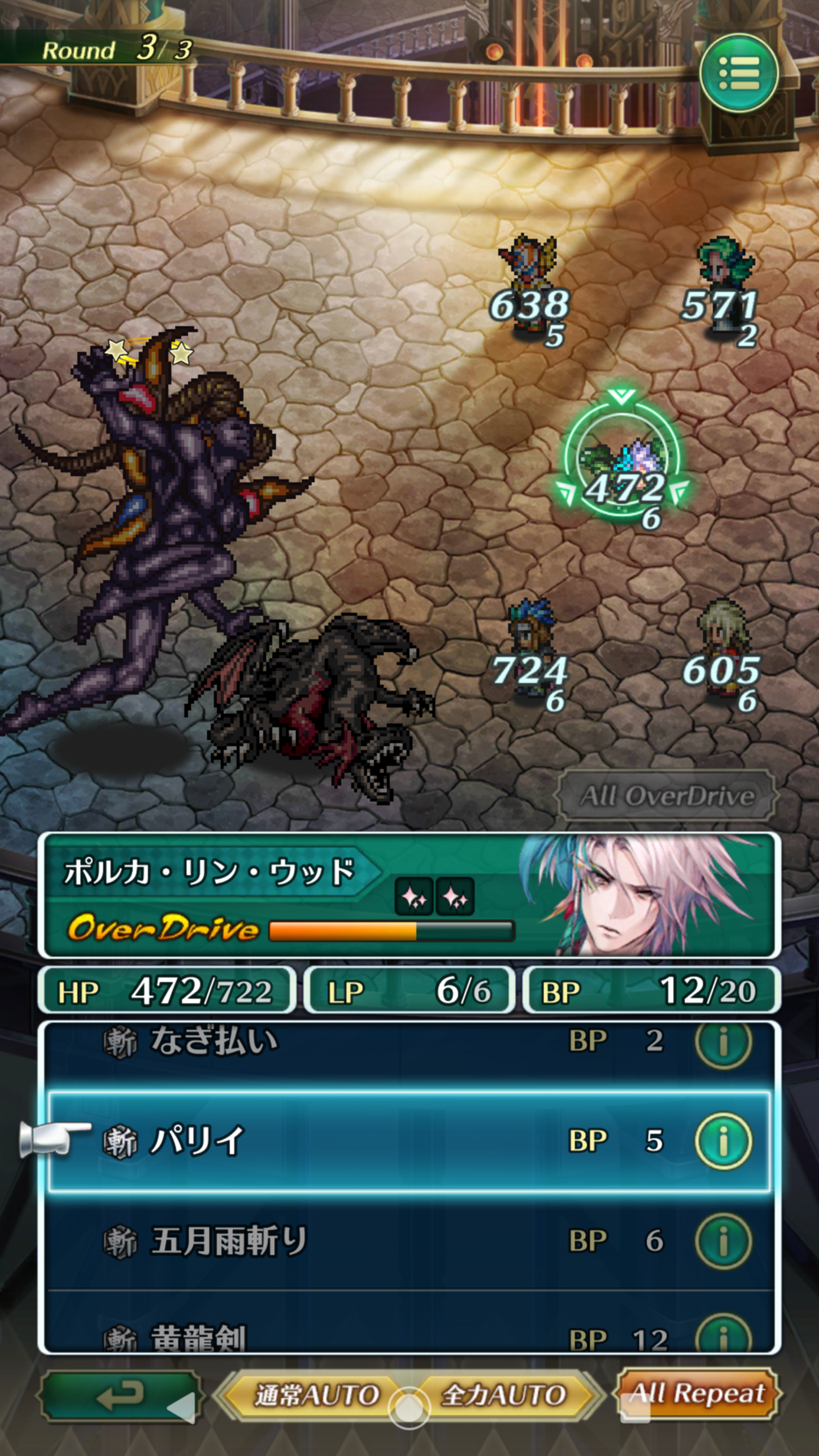Show info for 五月雨斬り skill
The height and width of the screenshot is (1456, 819).
click(x=723, y=1241)
